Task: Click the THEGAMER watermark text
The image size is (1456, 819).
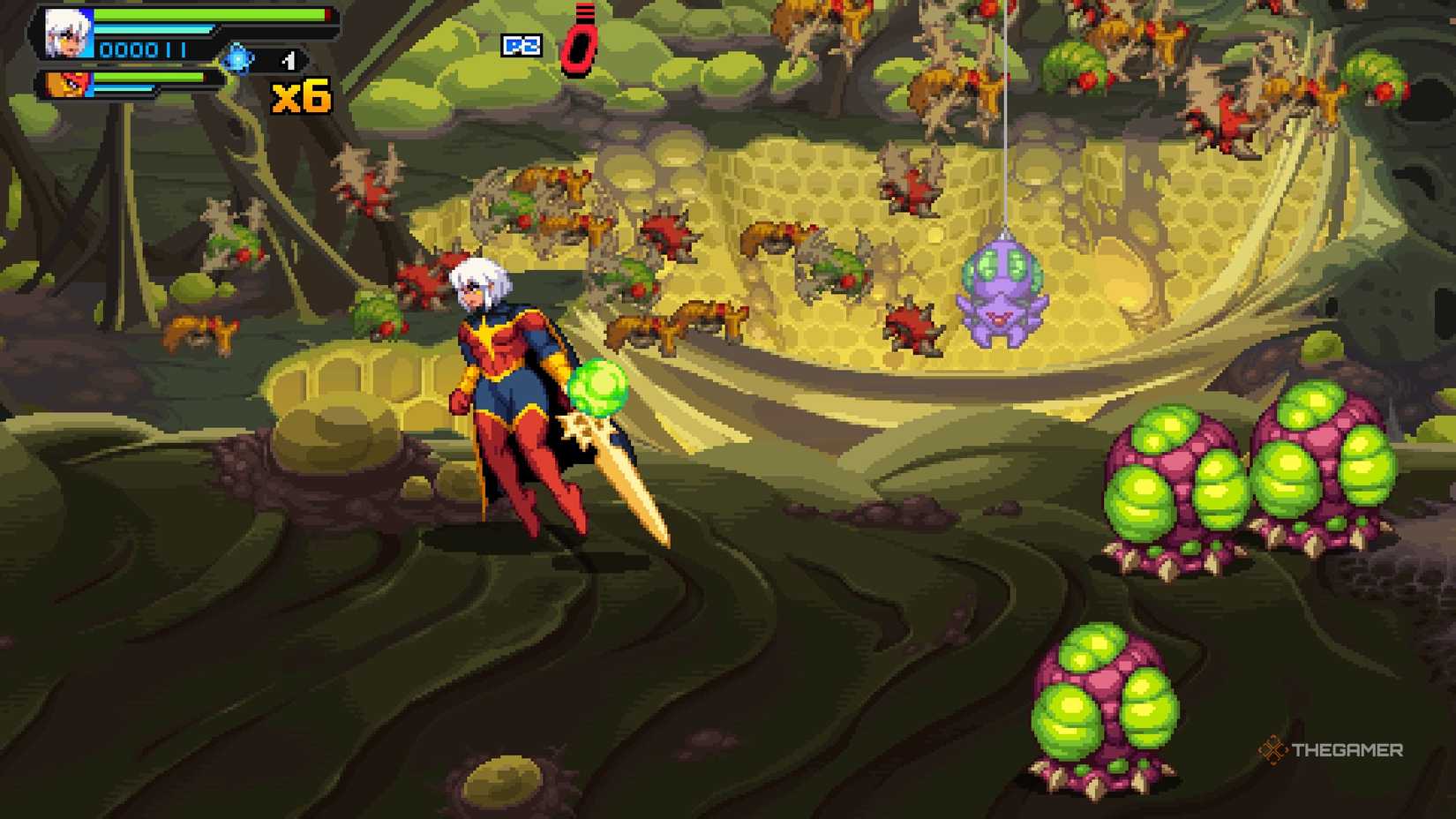Action: click(1346, 751)
